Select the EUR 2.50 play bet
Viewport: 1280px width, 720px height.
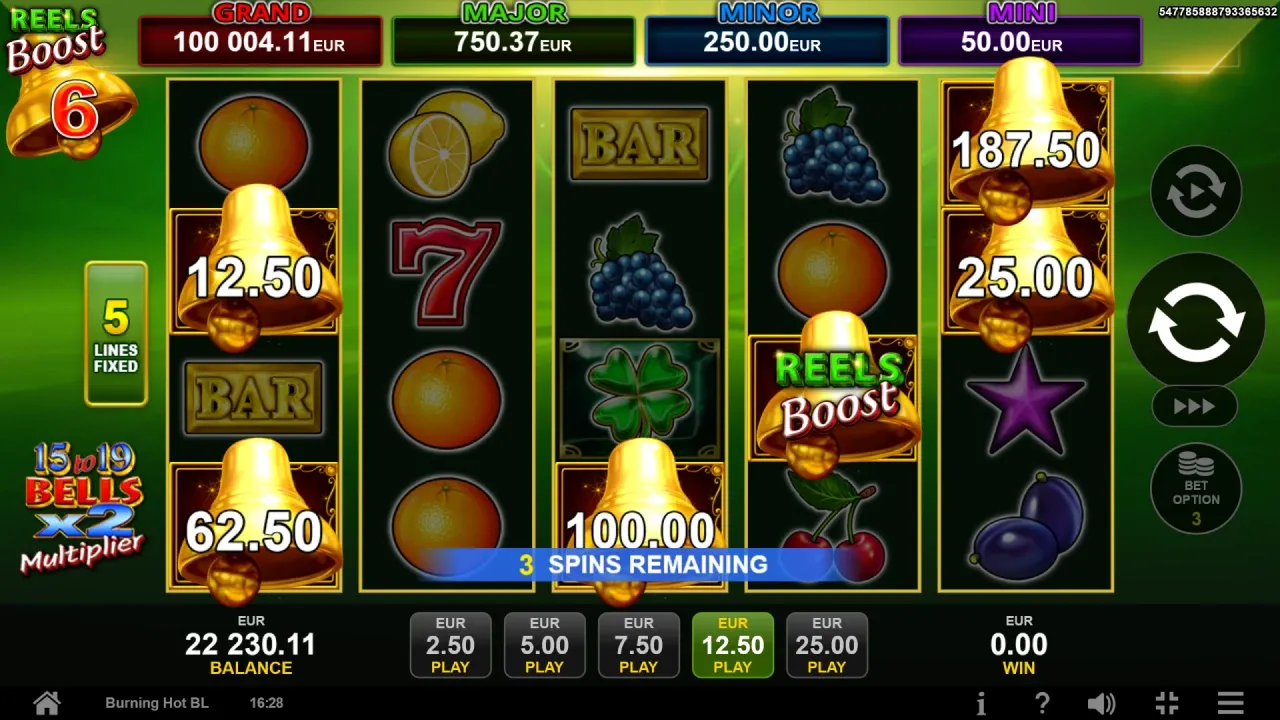[x=450, y=645]
